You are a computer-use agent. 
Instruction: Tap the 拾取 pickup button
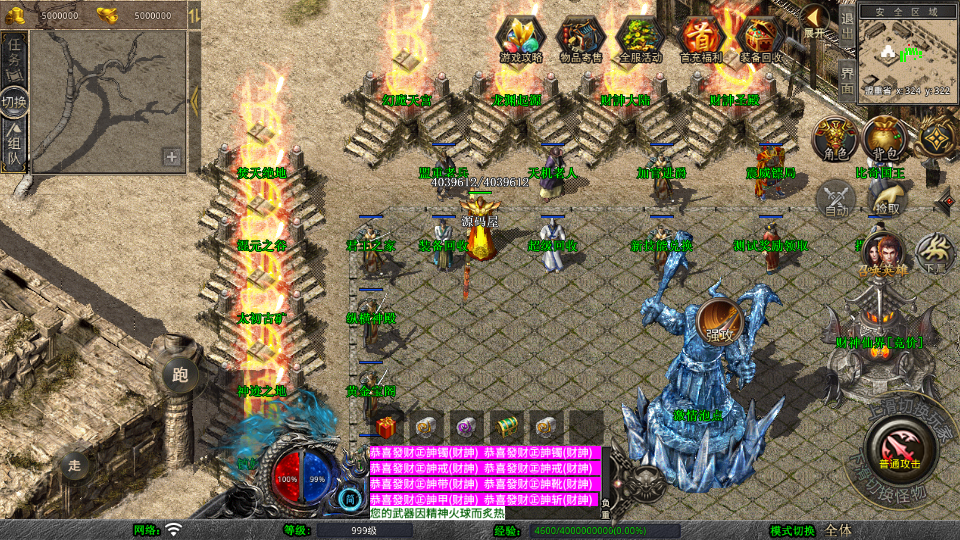(x=885, y=198)
